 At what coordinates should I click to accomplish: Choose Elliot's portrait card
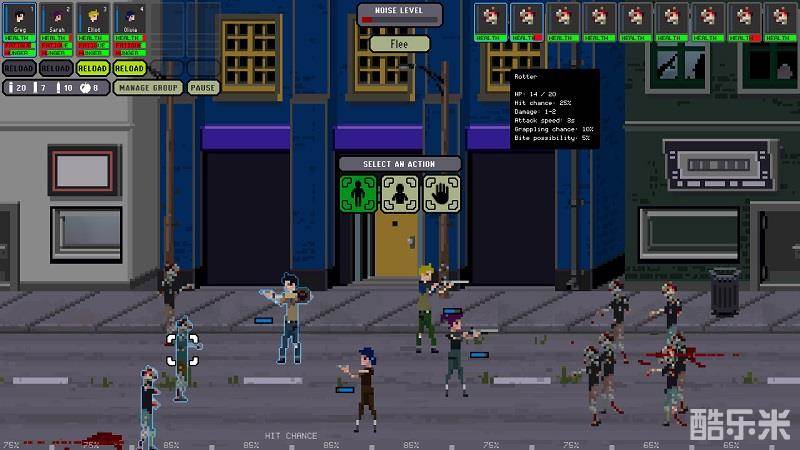pos(93,19)
